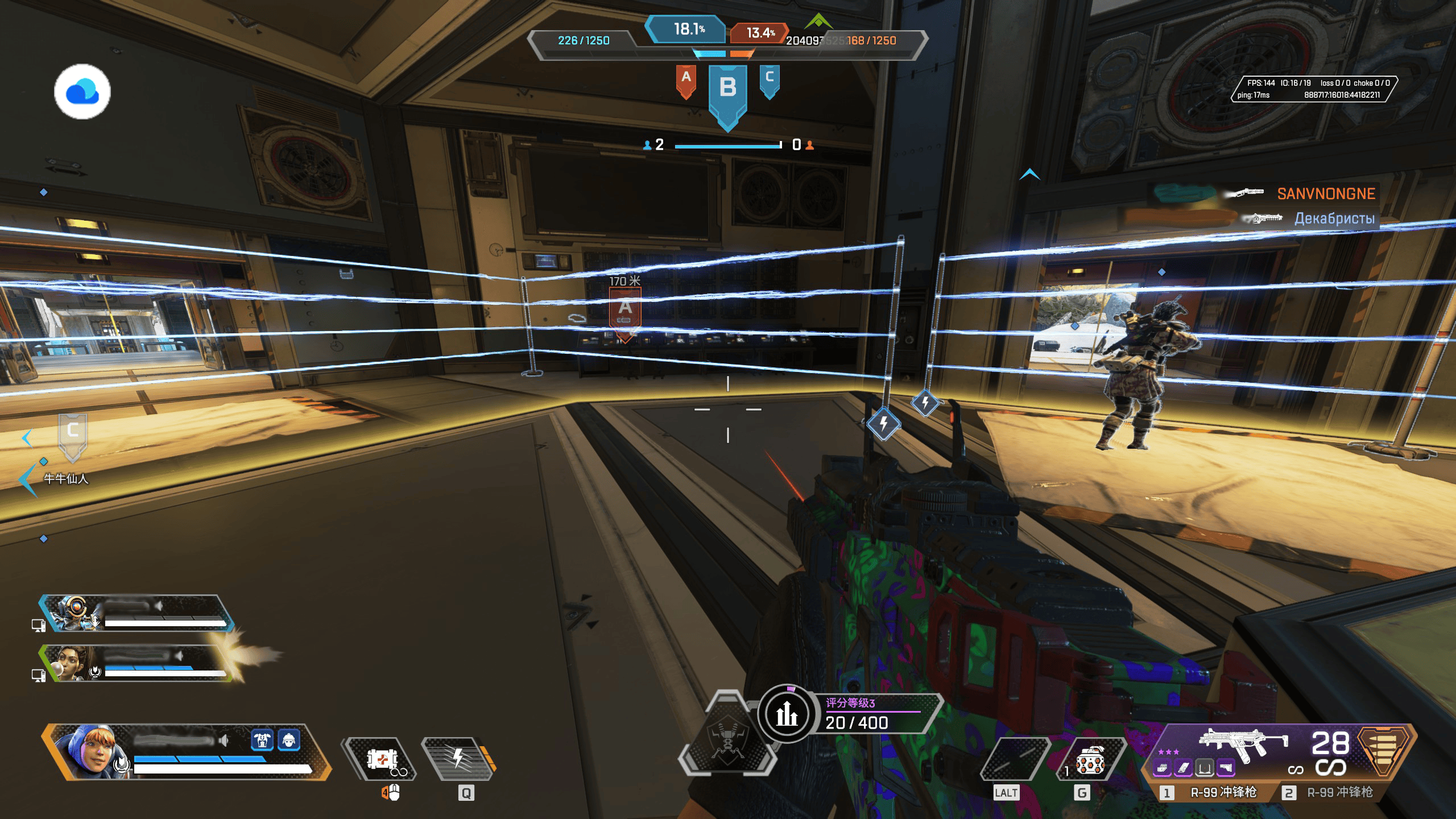Select the grenade ordnance slot
Screen dimensions: 1456x819
tap(1089, 761)
